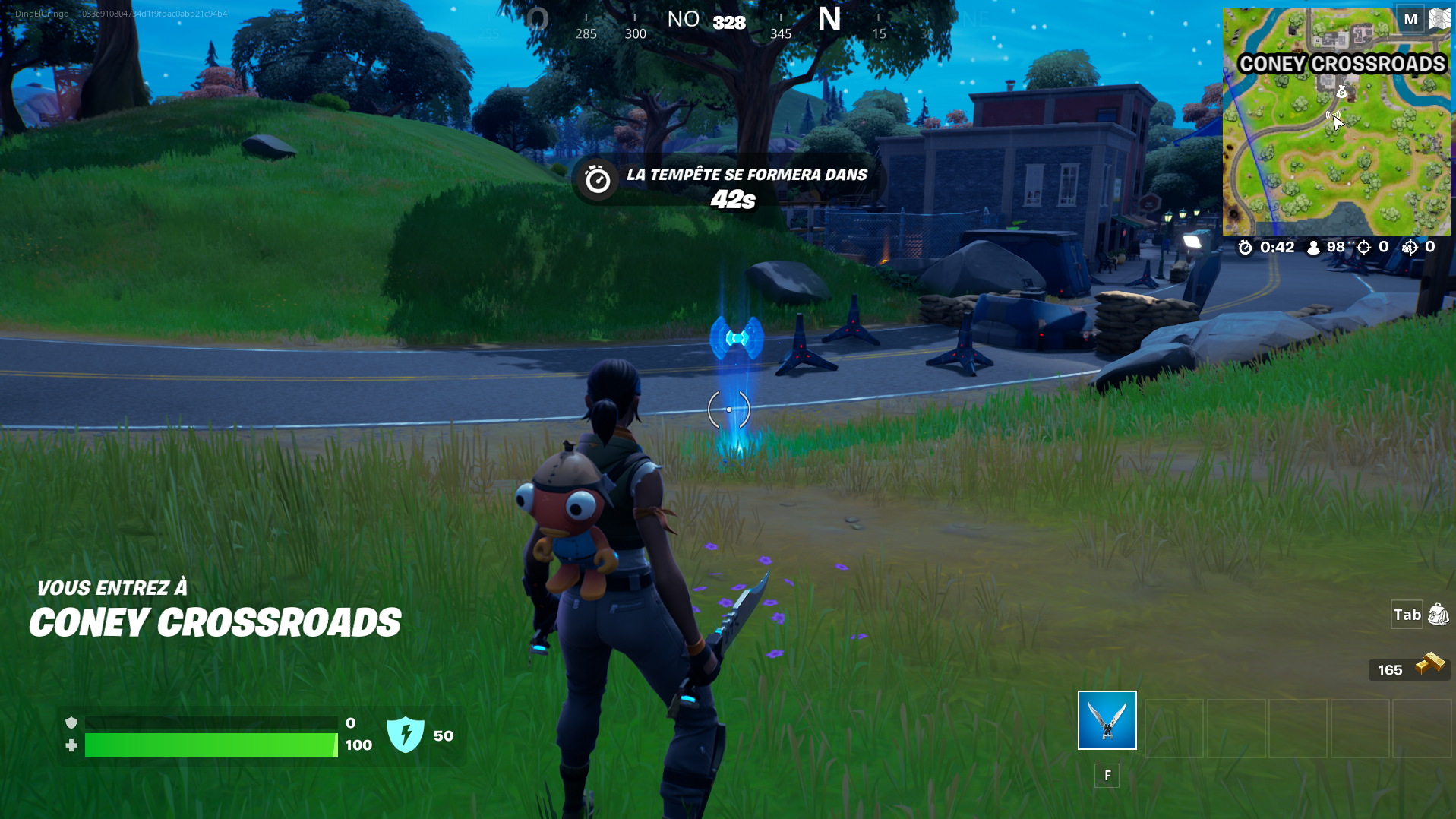Click the CONEY CROSSROADS minimap label

(1341, 64)
